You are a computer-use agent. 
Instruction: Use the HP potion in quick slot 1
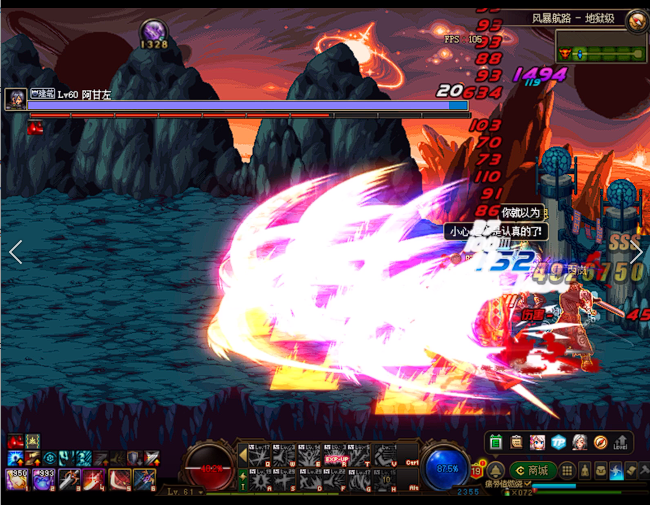tap(17, 480)
